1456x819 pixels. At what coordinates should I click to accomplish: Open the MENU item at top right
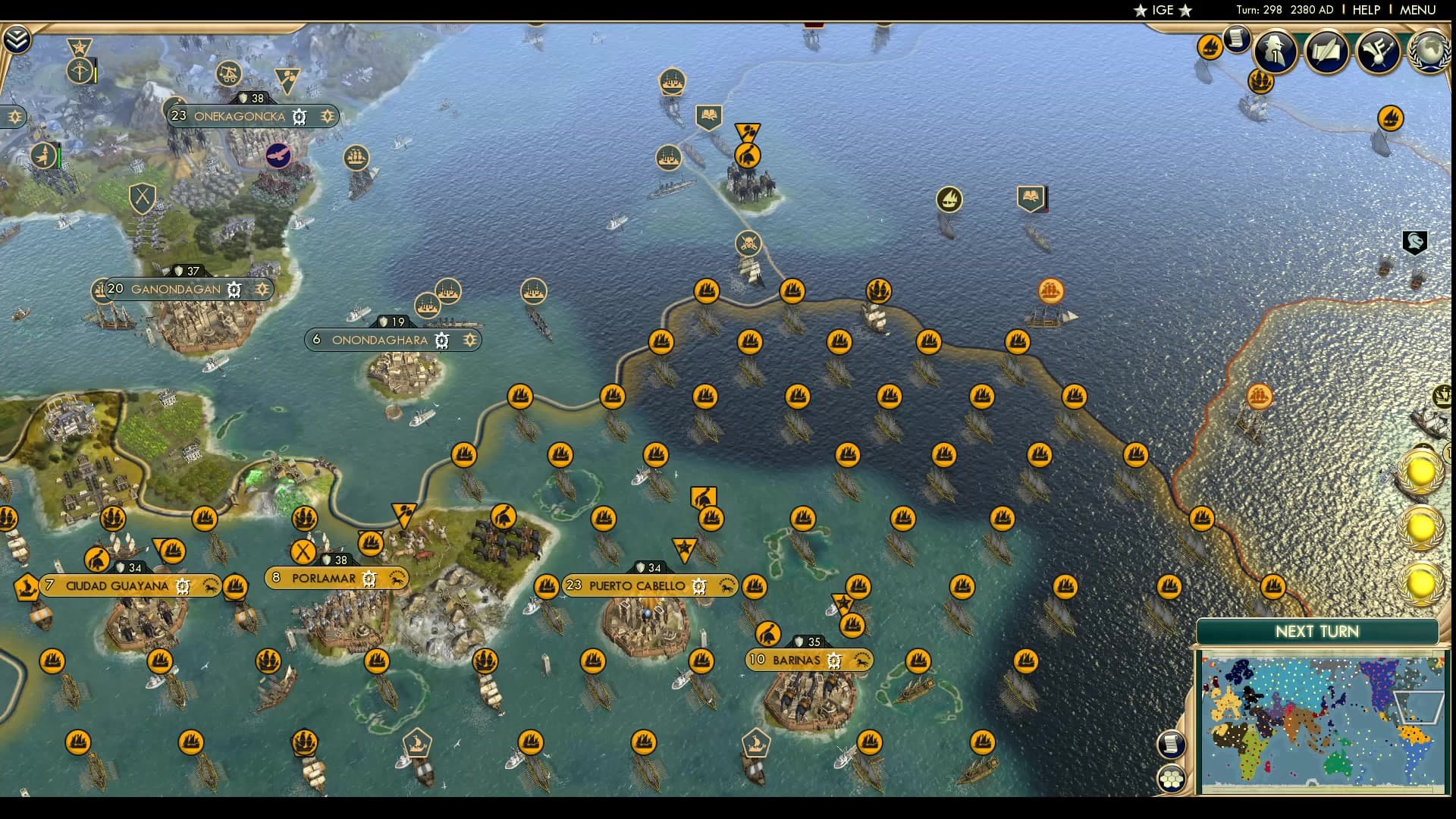coord(1417,10)
